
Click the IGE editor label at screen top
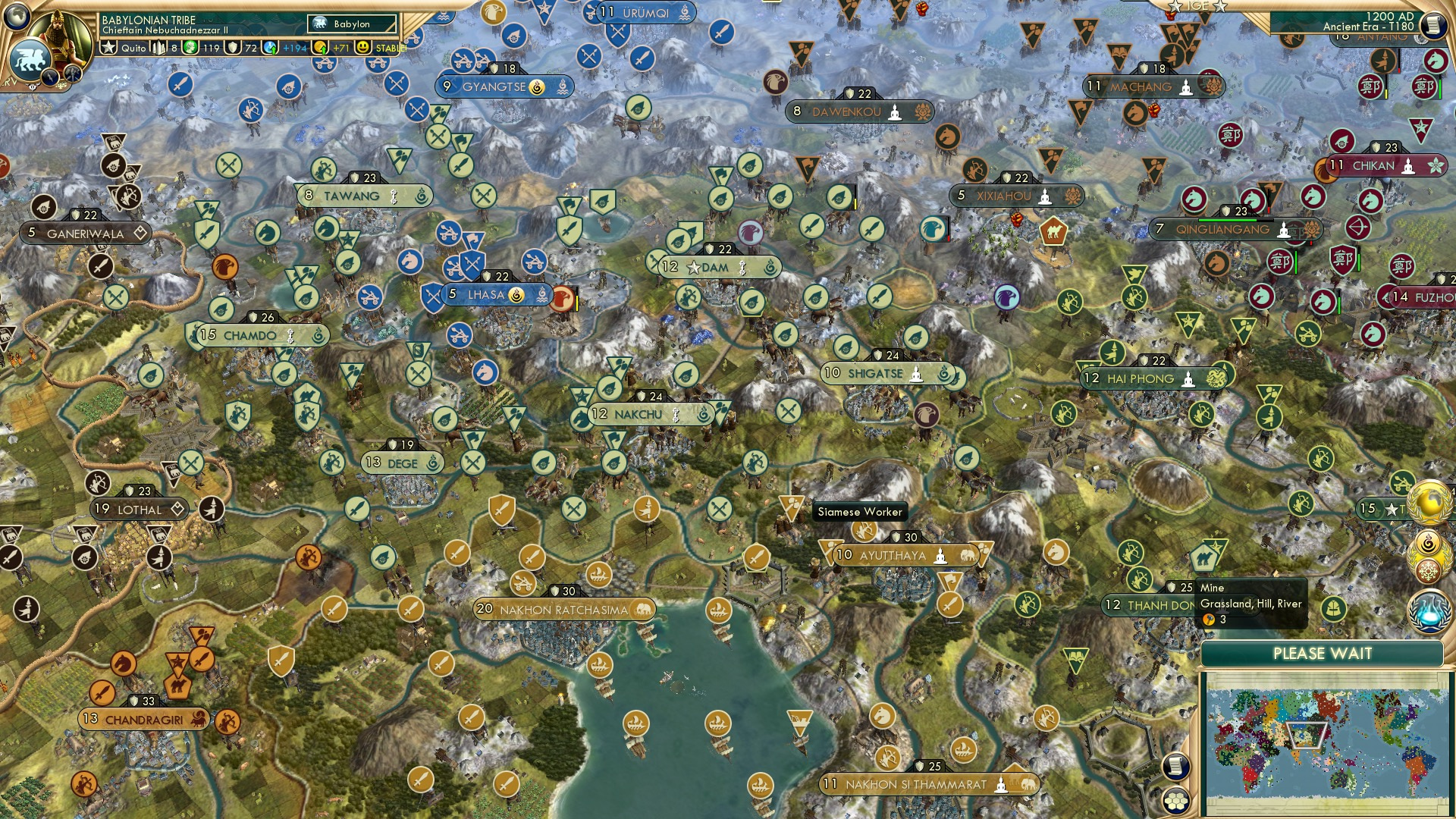click(1197, 8)
